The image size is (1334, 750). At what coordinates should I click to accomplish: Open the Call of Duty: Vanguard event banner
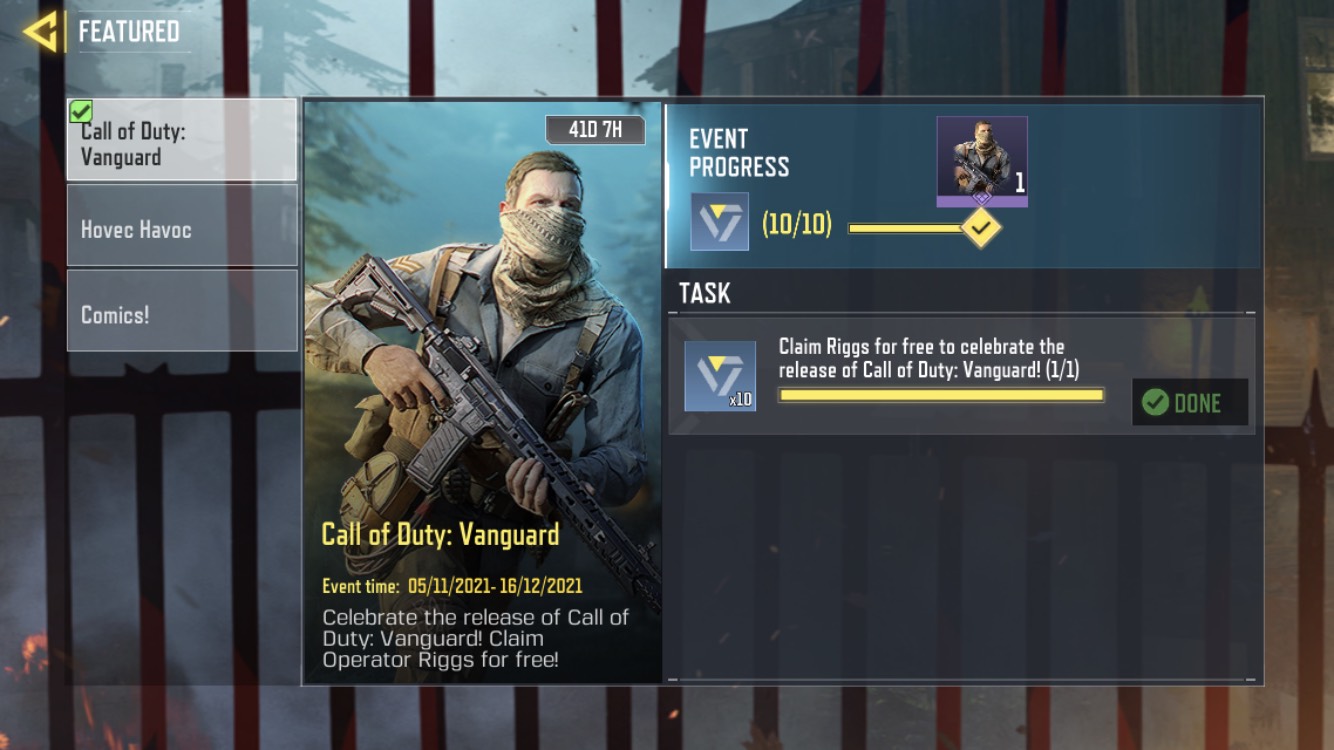point(482,392)
